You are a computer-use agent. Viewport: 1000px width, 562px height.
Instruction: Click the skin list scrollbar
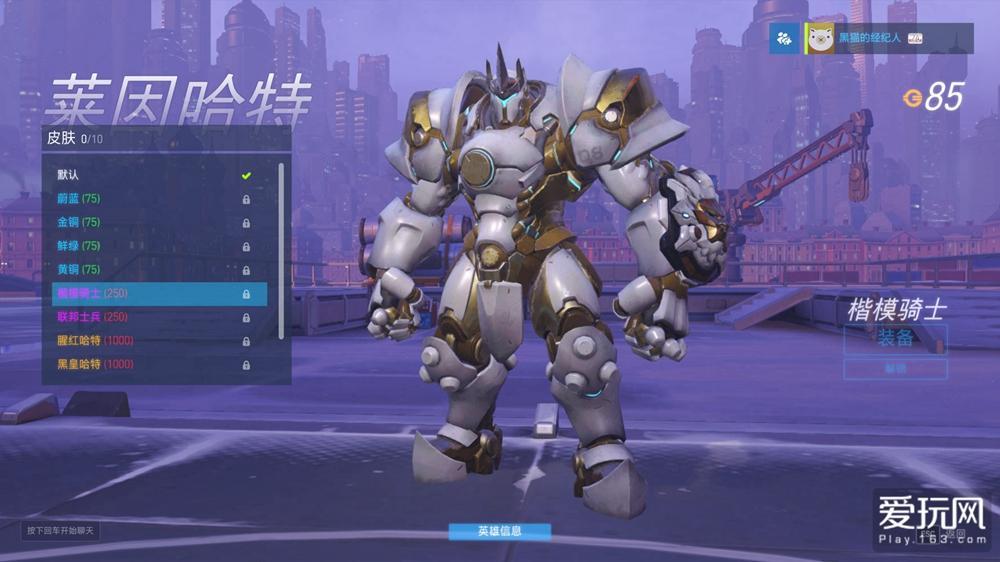(x=281, y=250)
